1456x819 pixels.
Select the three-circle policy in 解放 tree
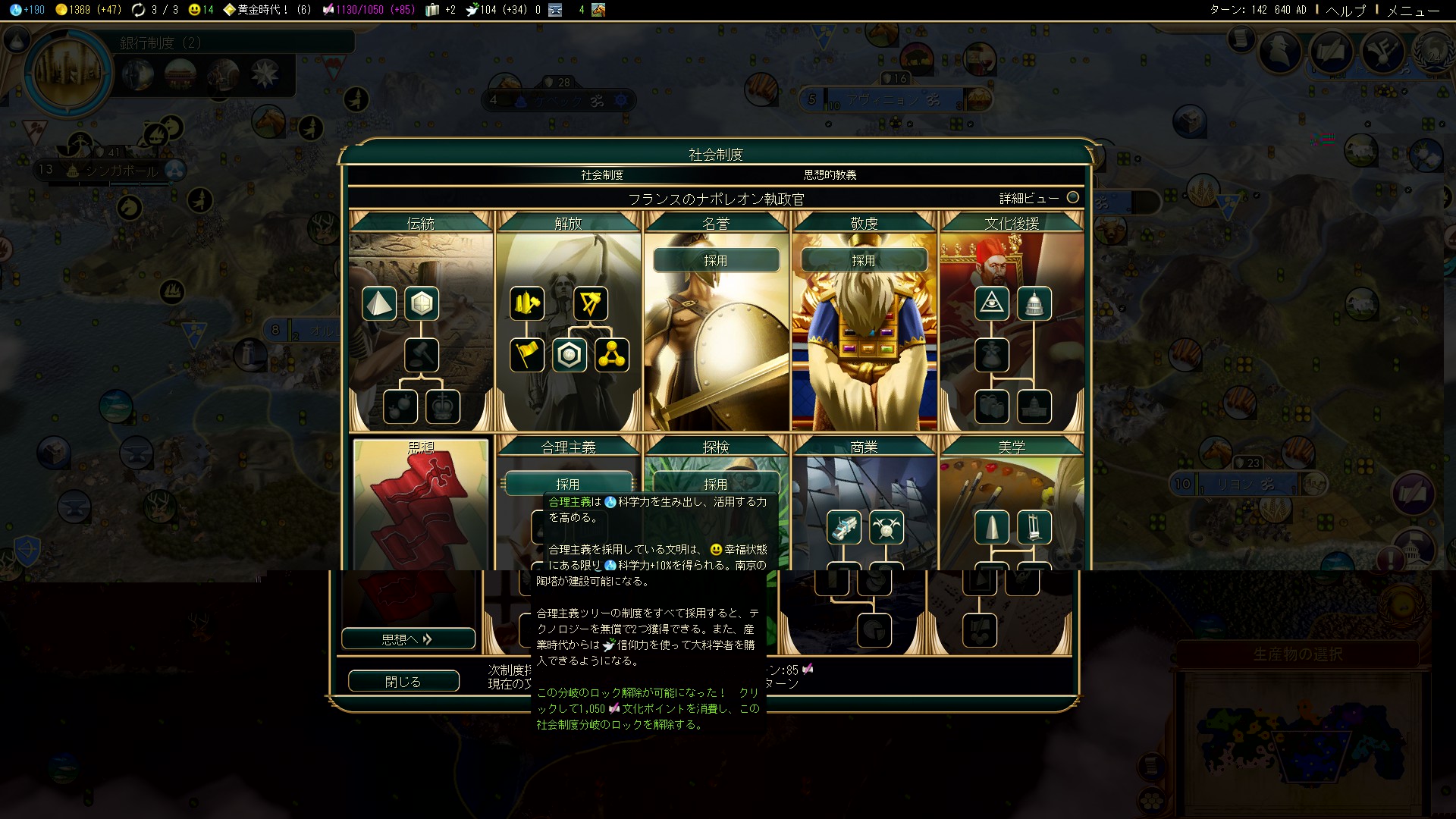click(x=612, y=355)
